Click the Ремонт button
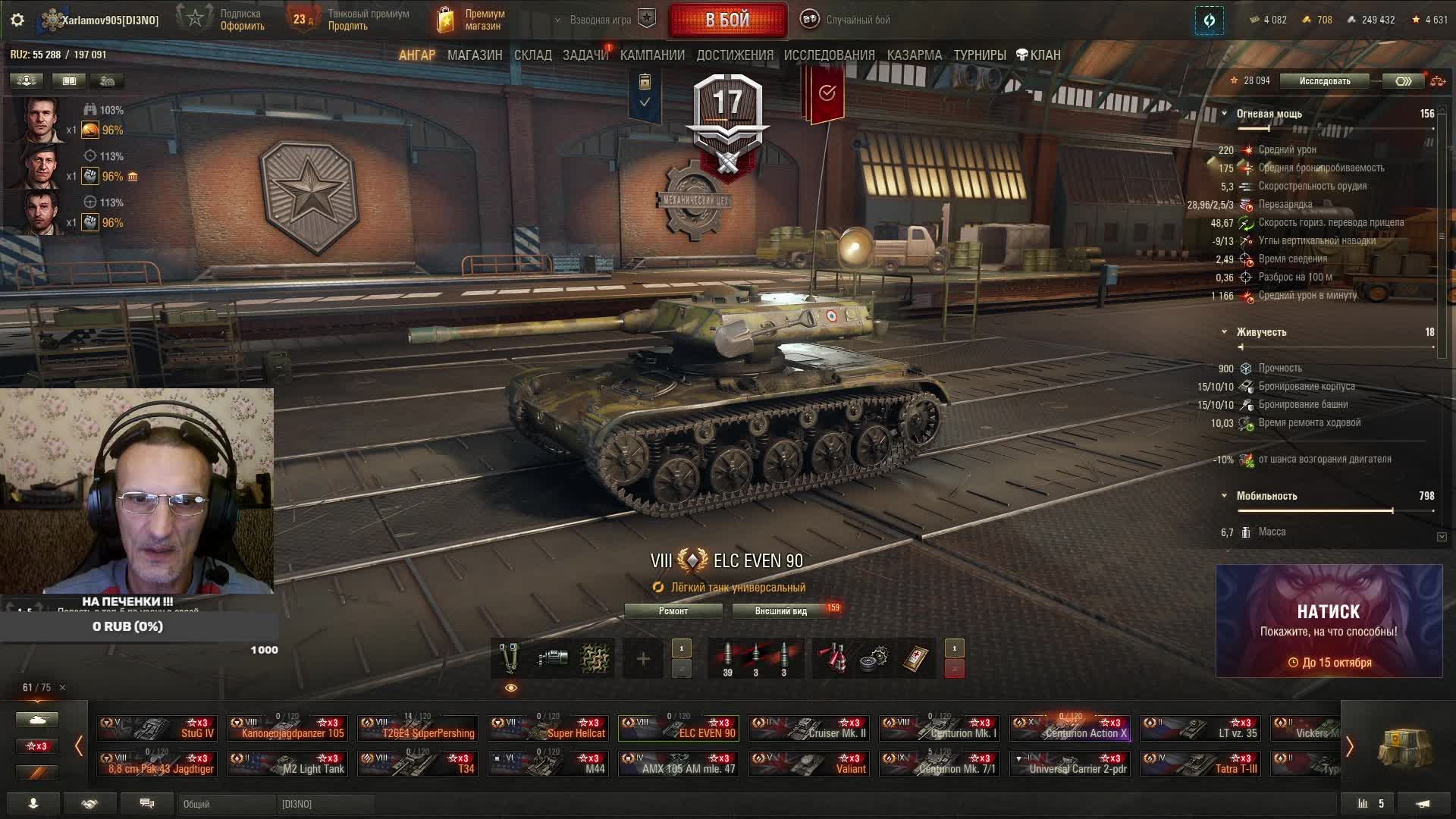1456x819 pixels. click(x=673, y=611)
